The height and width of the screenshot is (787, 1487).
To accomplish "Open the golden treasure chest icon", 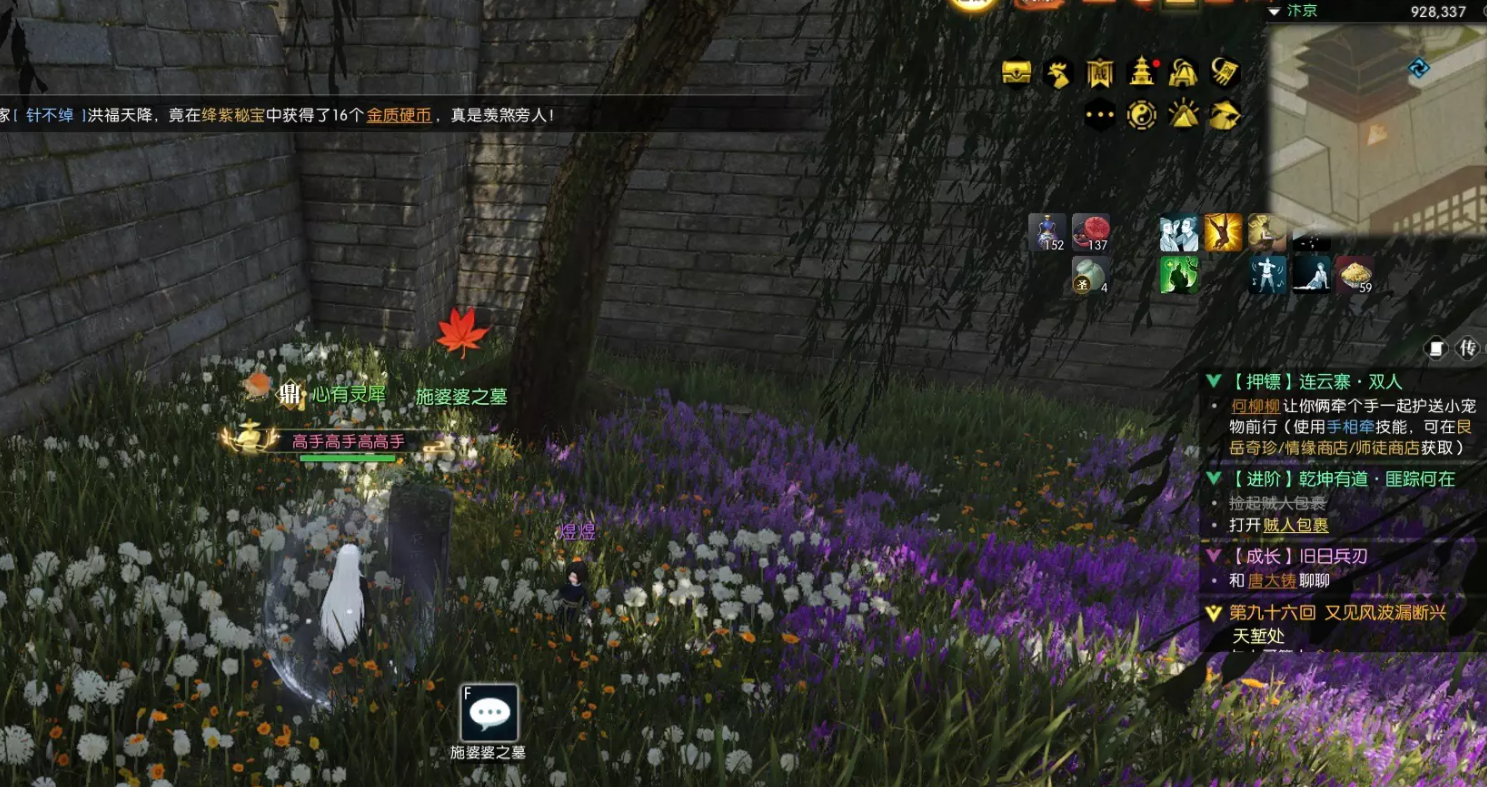I will point(1017,73).
